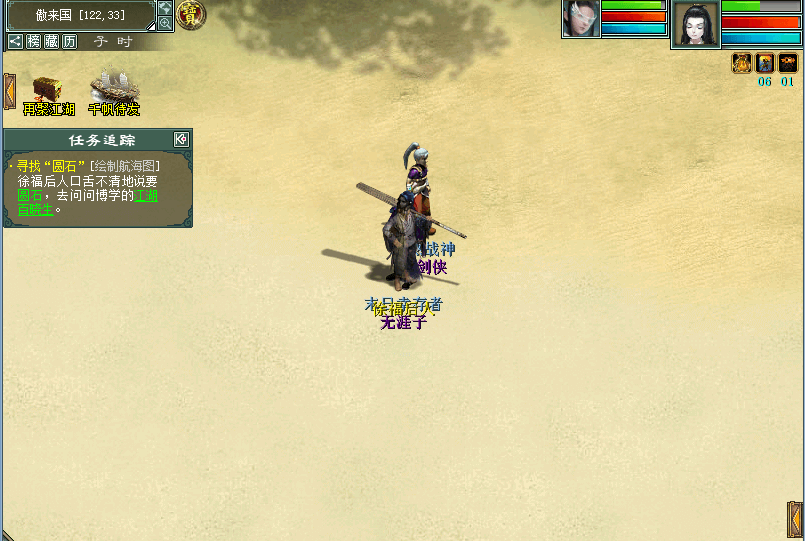Collapse the 任务追踪 quest tracker panel
This screenshot has width=805, height=541.
[x=181, y=139]
